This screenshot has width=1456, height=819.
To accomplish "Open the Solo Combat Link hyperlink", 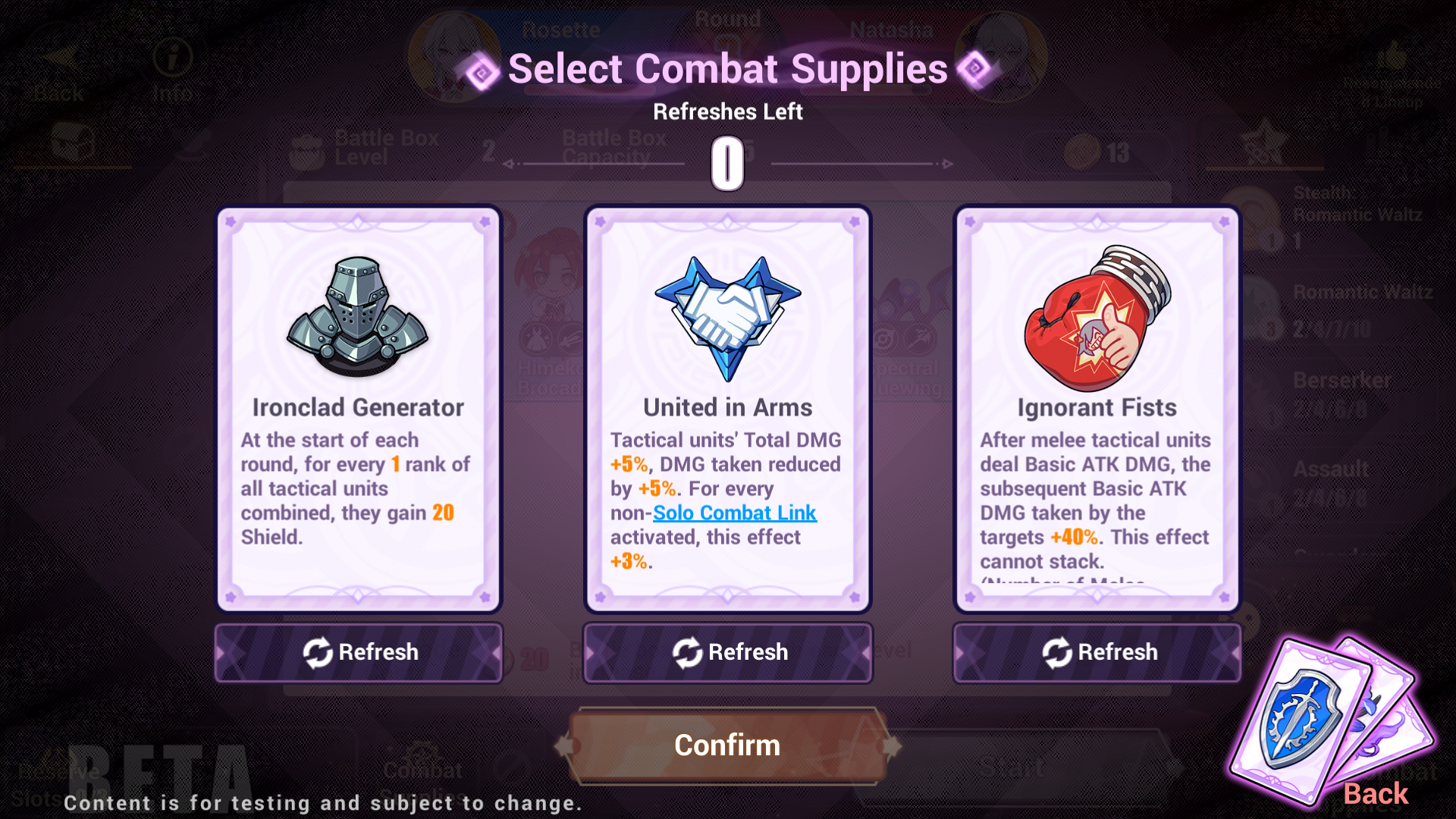I will coord(734,513).
